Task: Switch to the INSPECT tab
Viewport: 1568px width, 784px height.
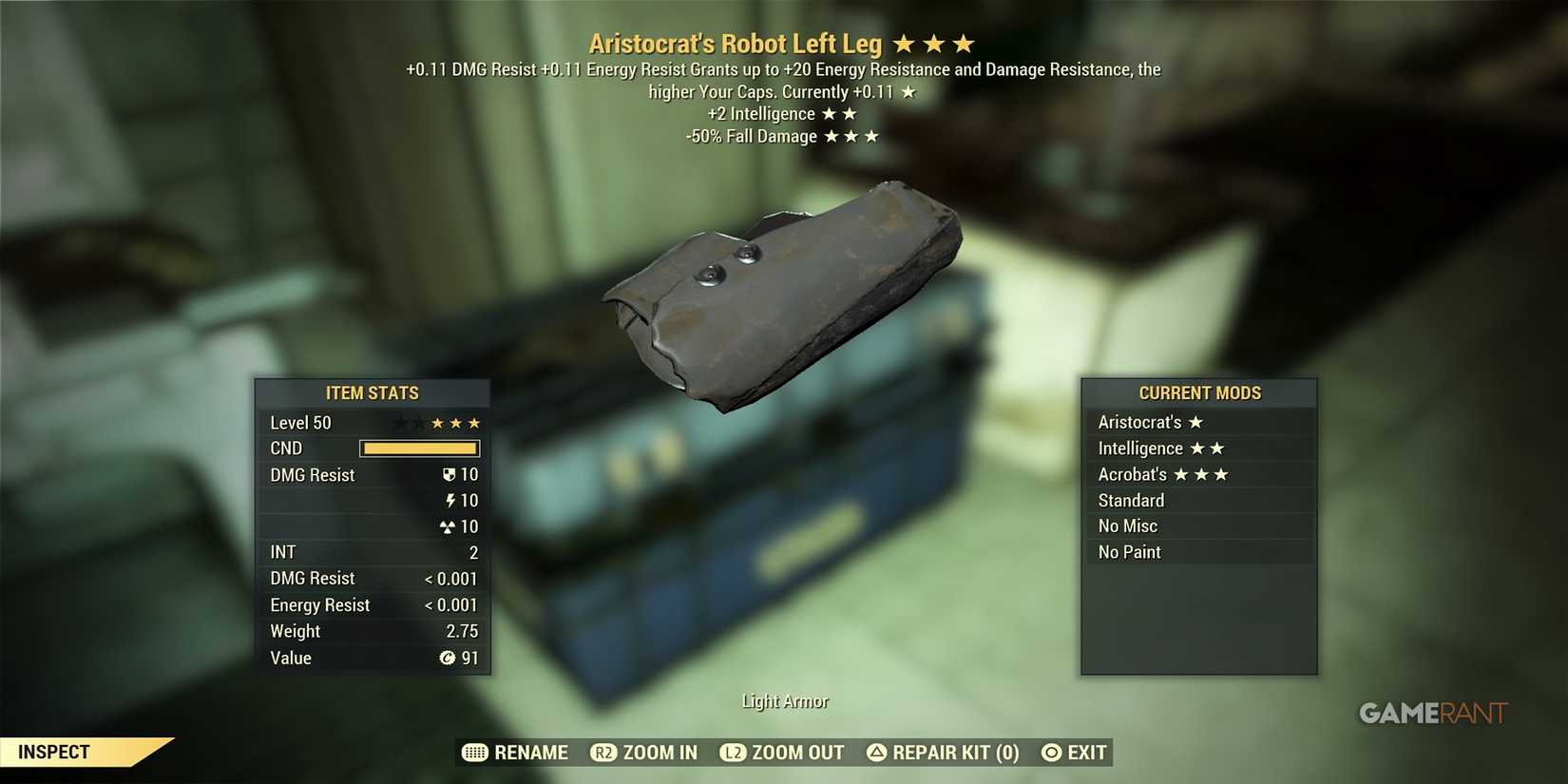Action: (x=54, y=752)
